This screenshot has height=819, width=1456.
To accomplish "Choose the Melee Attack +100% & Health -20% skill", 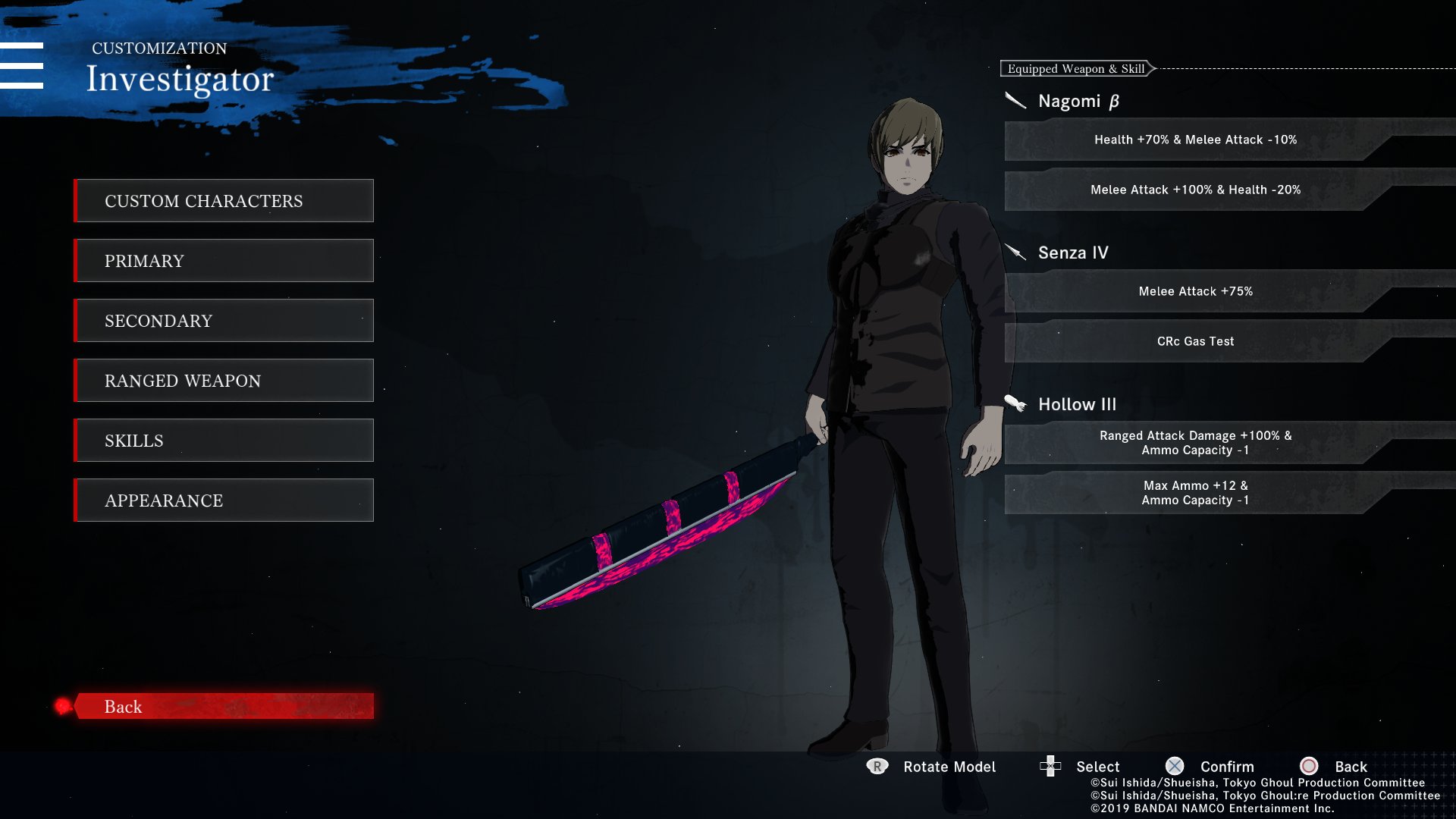I will 1195,190.
